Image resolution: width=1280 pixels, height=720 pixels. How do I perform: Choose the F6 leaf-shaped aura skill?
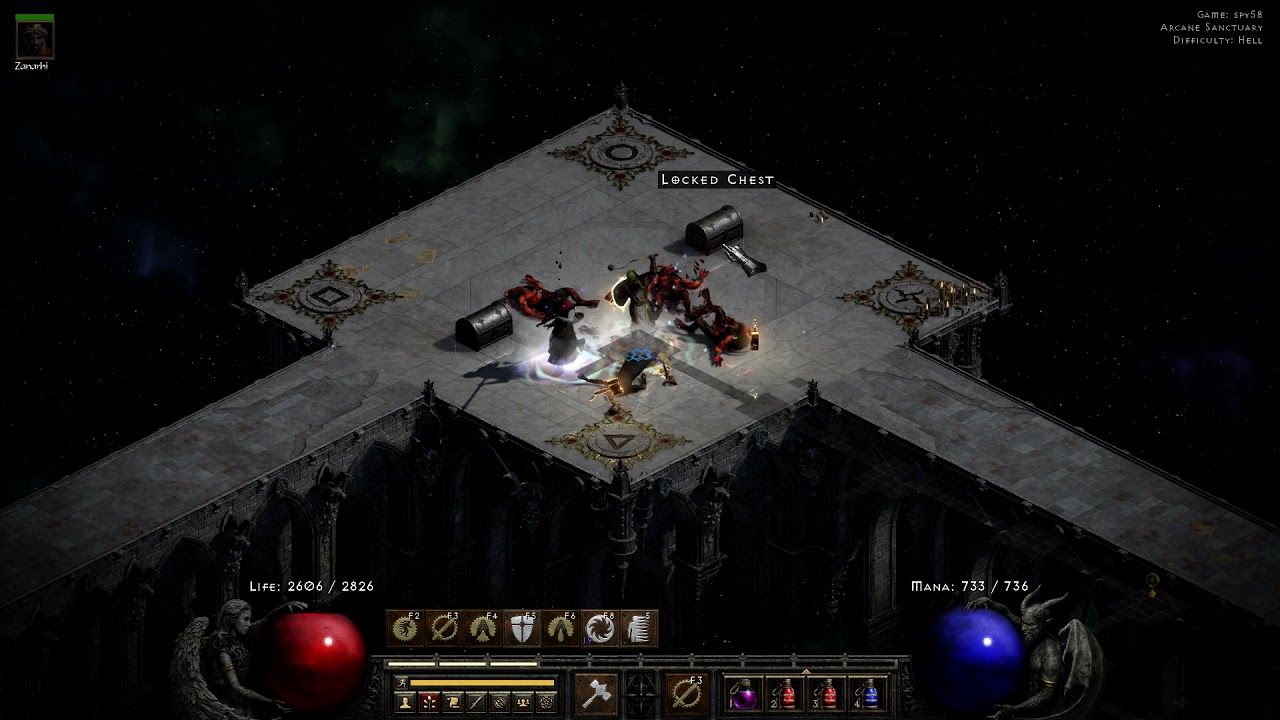tap(562, 628)
